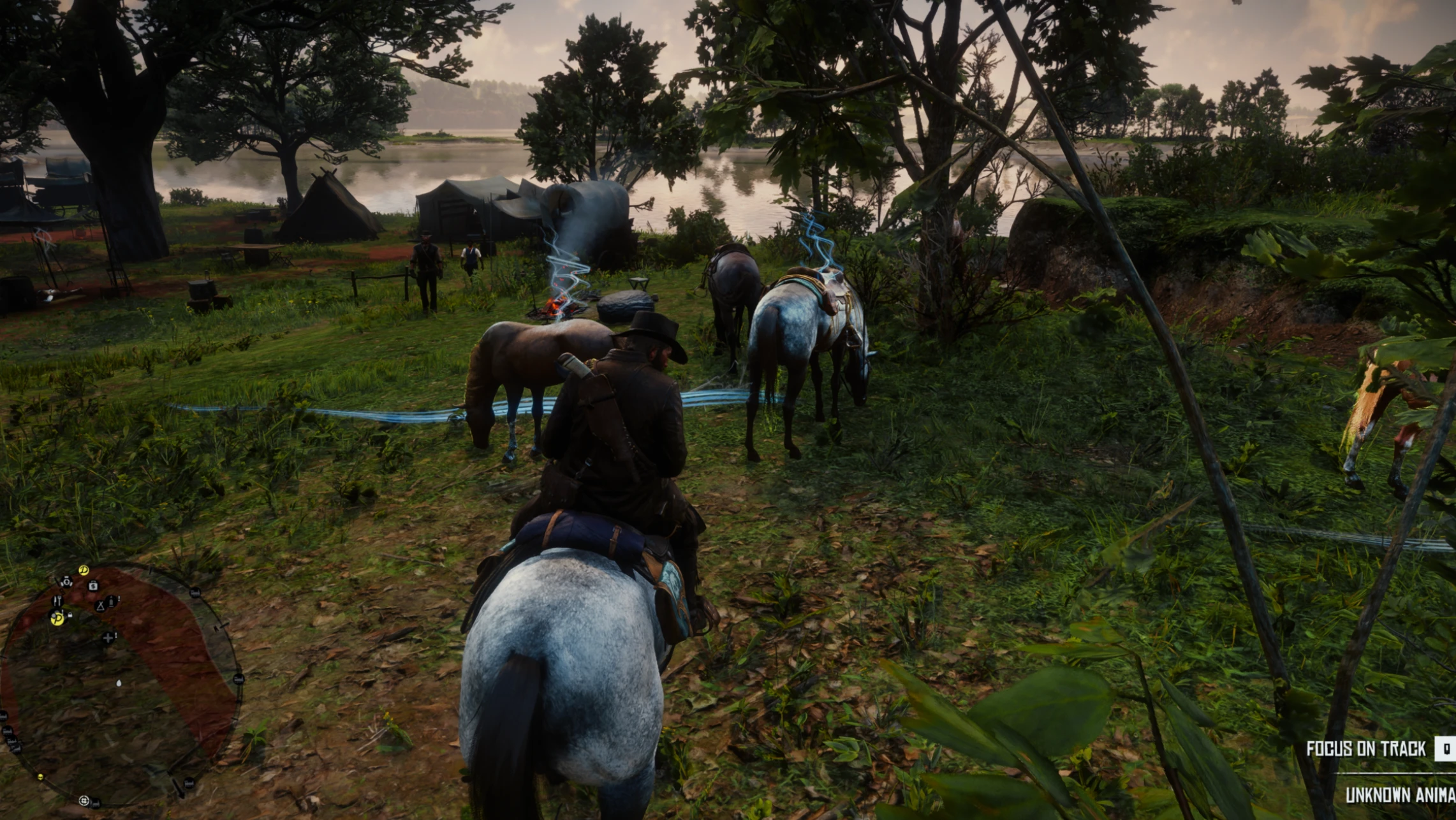The width and height of the screenshot is (1456, 820).
Task: Click the yellow skull marker on the minimap's lower edge
Action: pos(40,777)
